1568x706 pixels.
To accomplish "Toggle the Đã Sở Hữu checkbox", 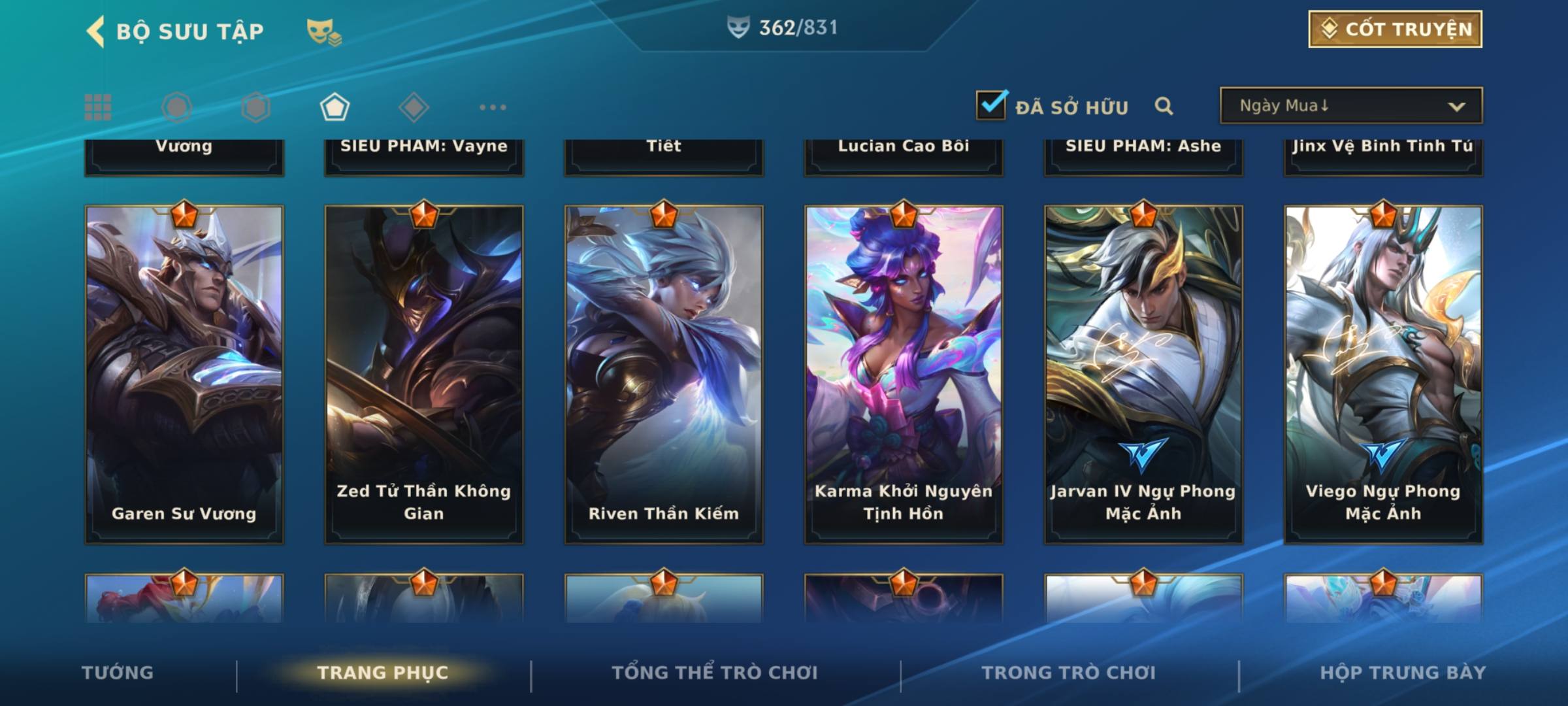I will click(991, 105).
